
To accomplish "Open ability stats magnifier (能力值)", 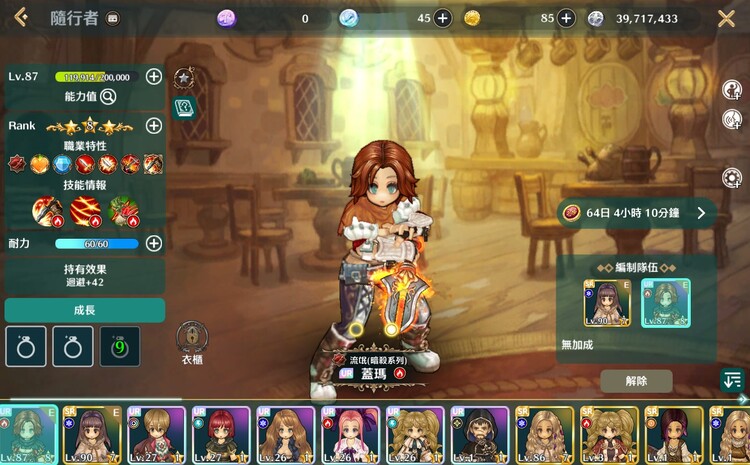I will coord(108,97).
